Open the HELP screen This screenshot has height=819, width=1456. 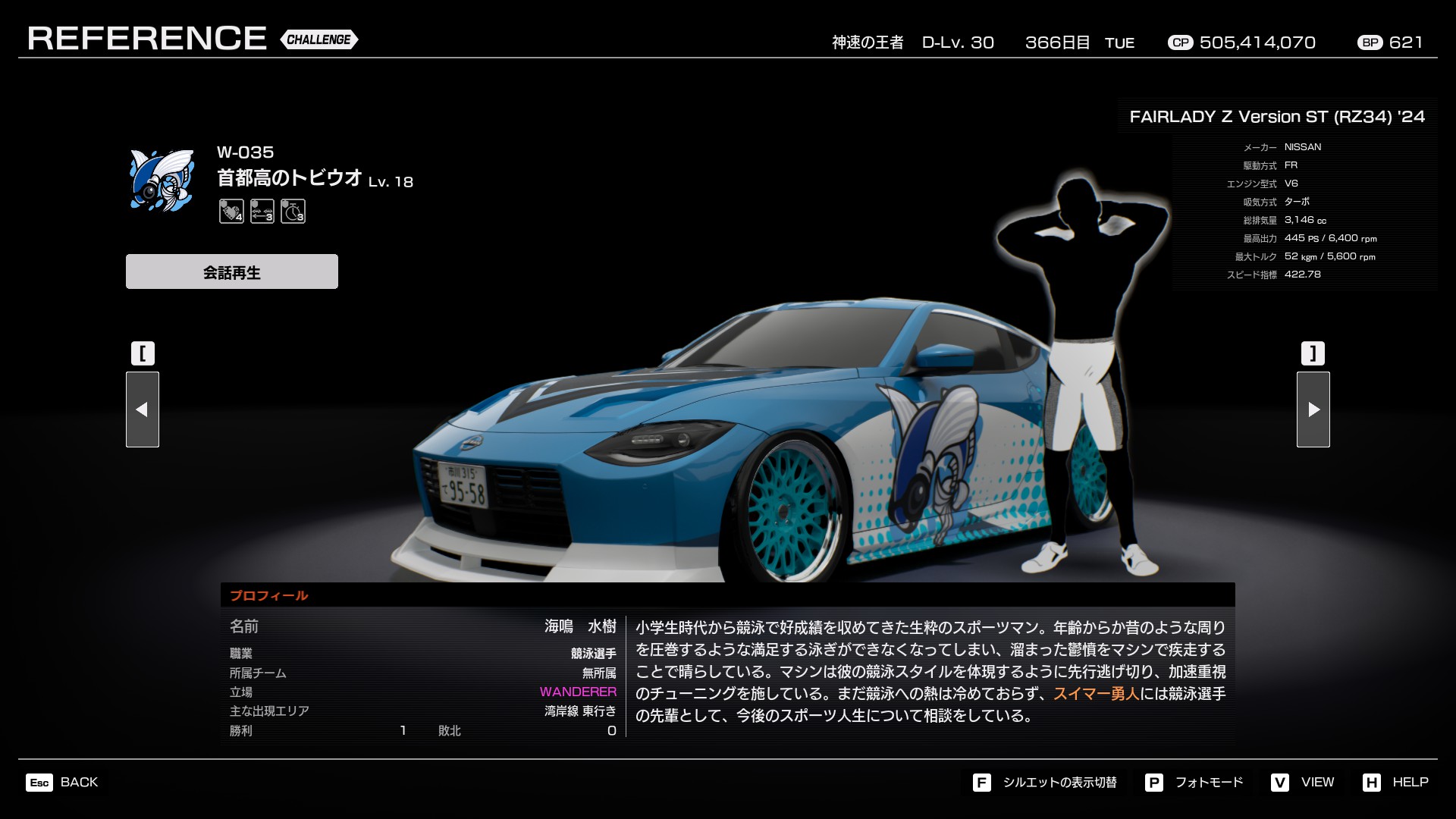1395,782
